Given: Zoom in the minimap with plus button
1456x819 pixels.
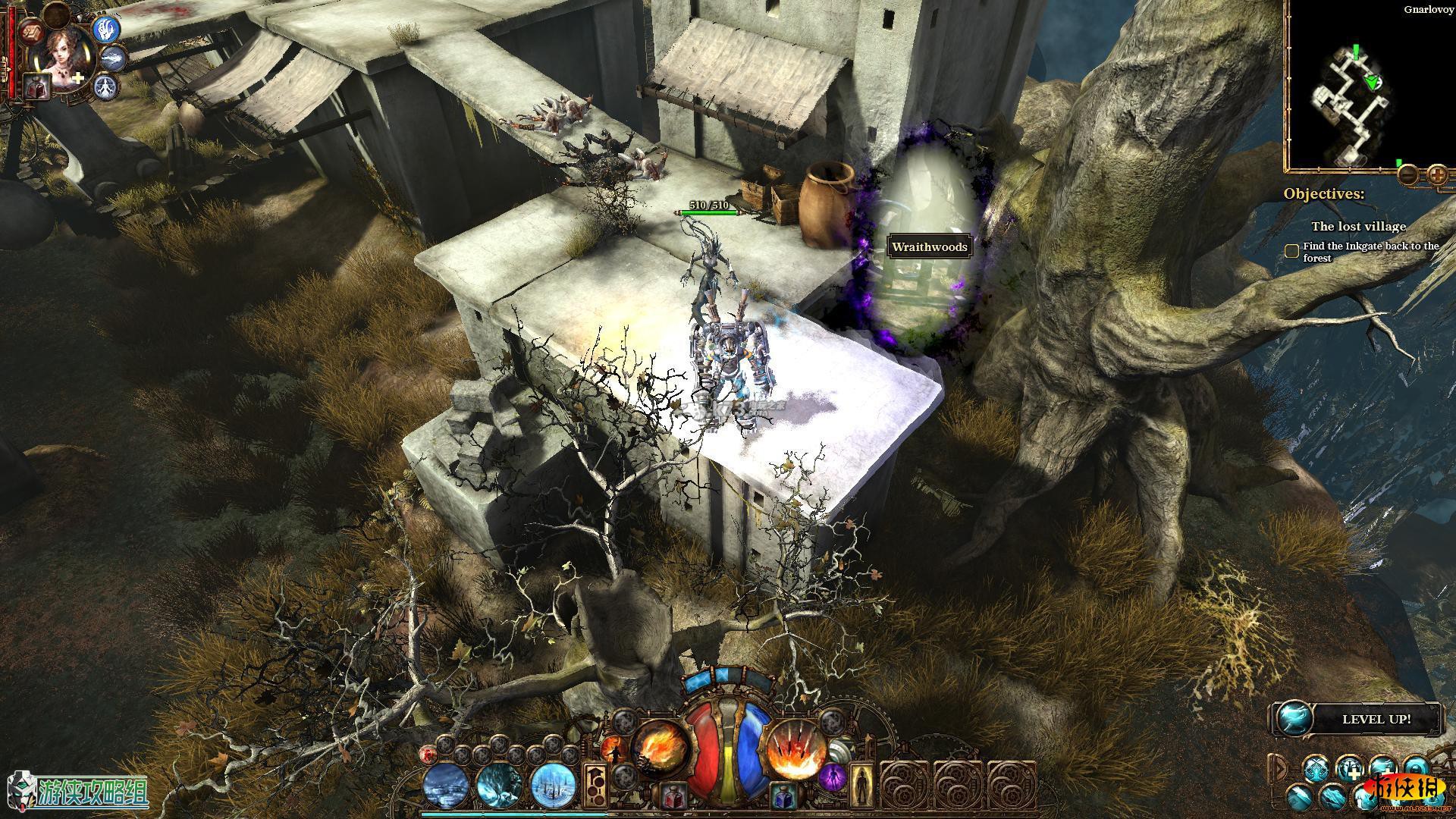Looking at the screenshot, I should (x=1437, y=175).
